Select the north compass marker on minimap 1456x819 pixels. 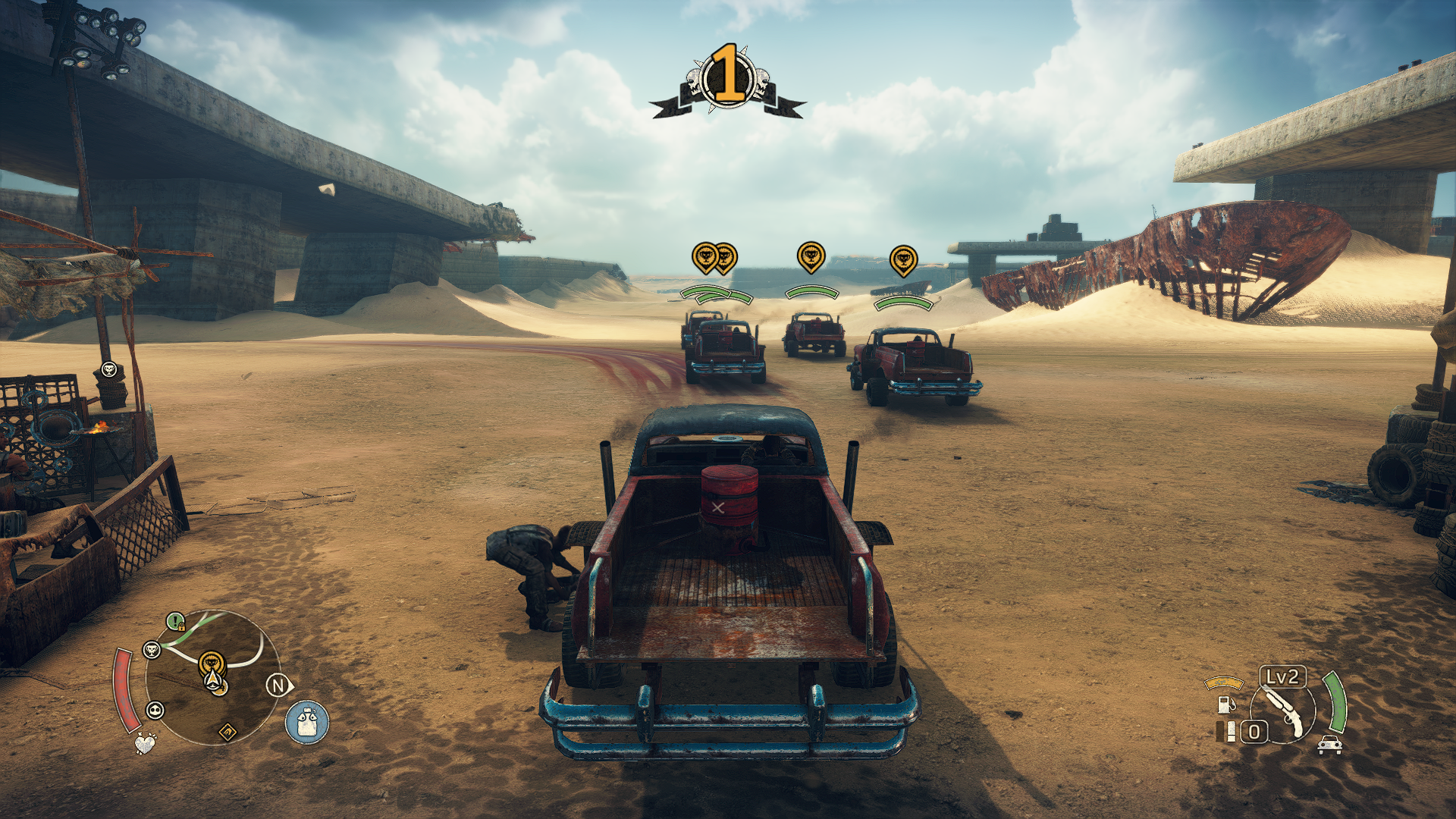pyautogui.click(x=278, y=686)
